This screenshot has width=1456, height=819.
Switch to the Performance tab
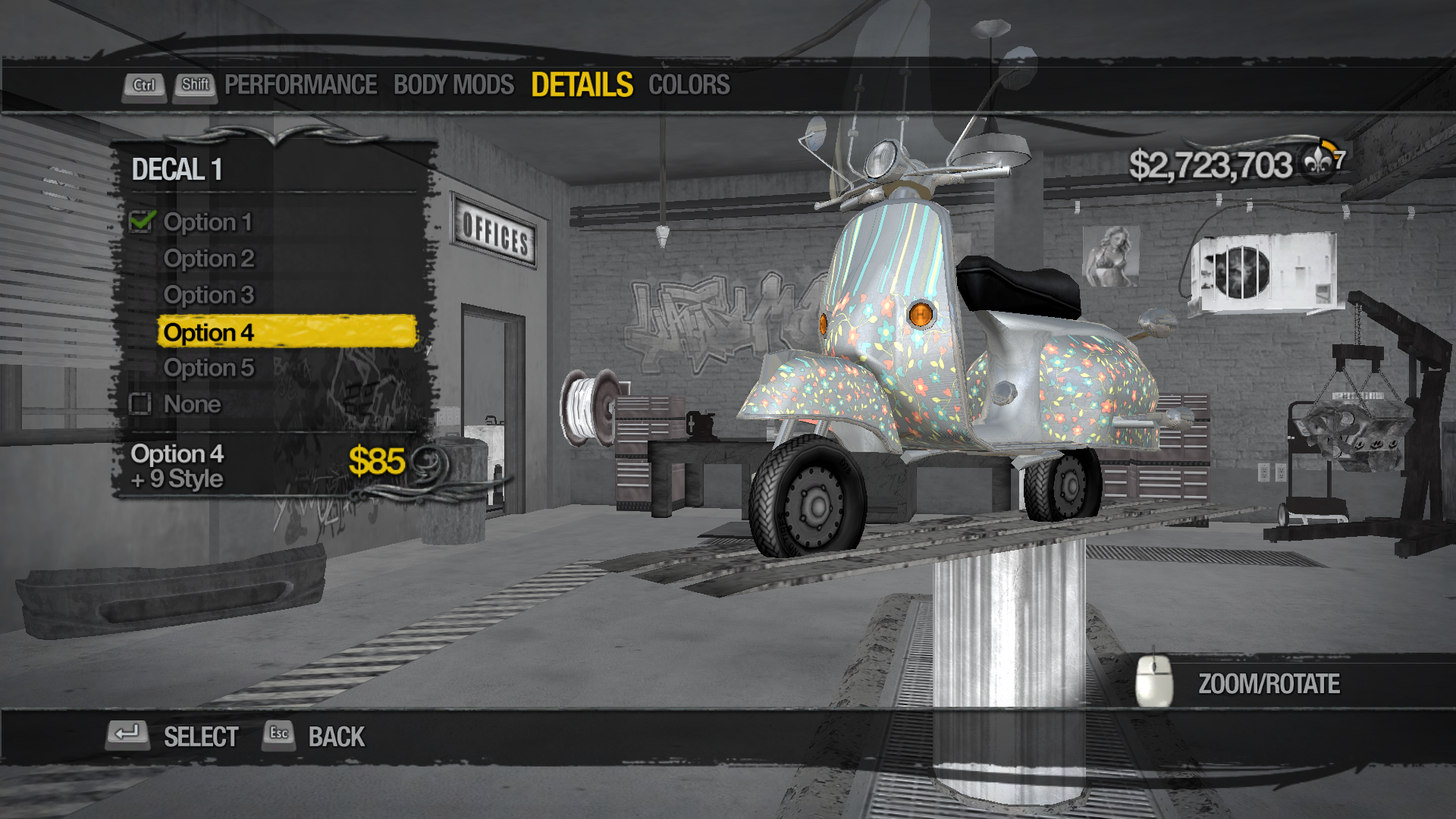click(x=300, y=85)
